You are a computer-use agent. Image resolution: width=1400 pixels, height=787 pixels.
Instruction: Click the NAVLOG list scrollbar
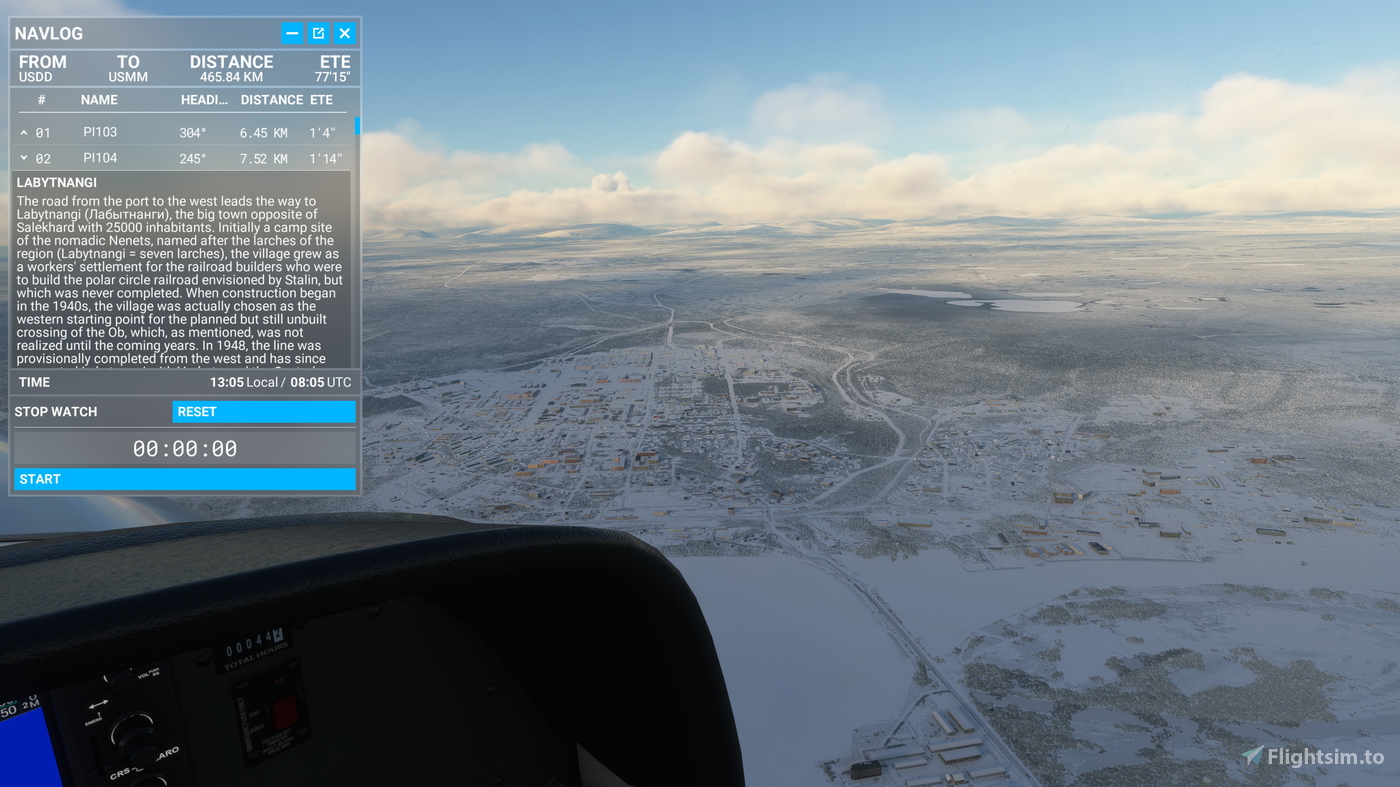pyautogui.click(x=357, y=128)
